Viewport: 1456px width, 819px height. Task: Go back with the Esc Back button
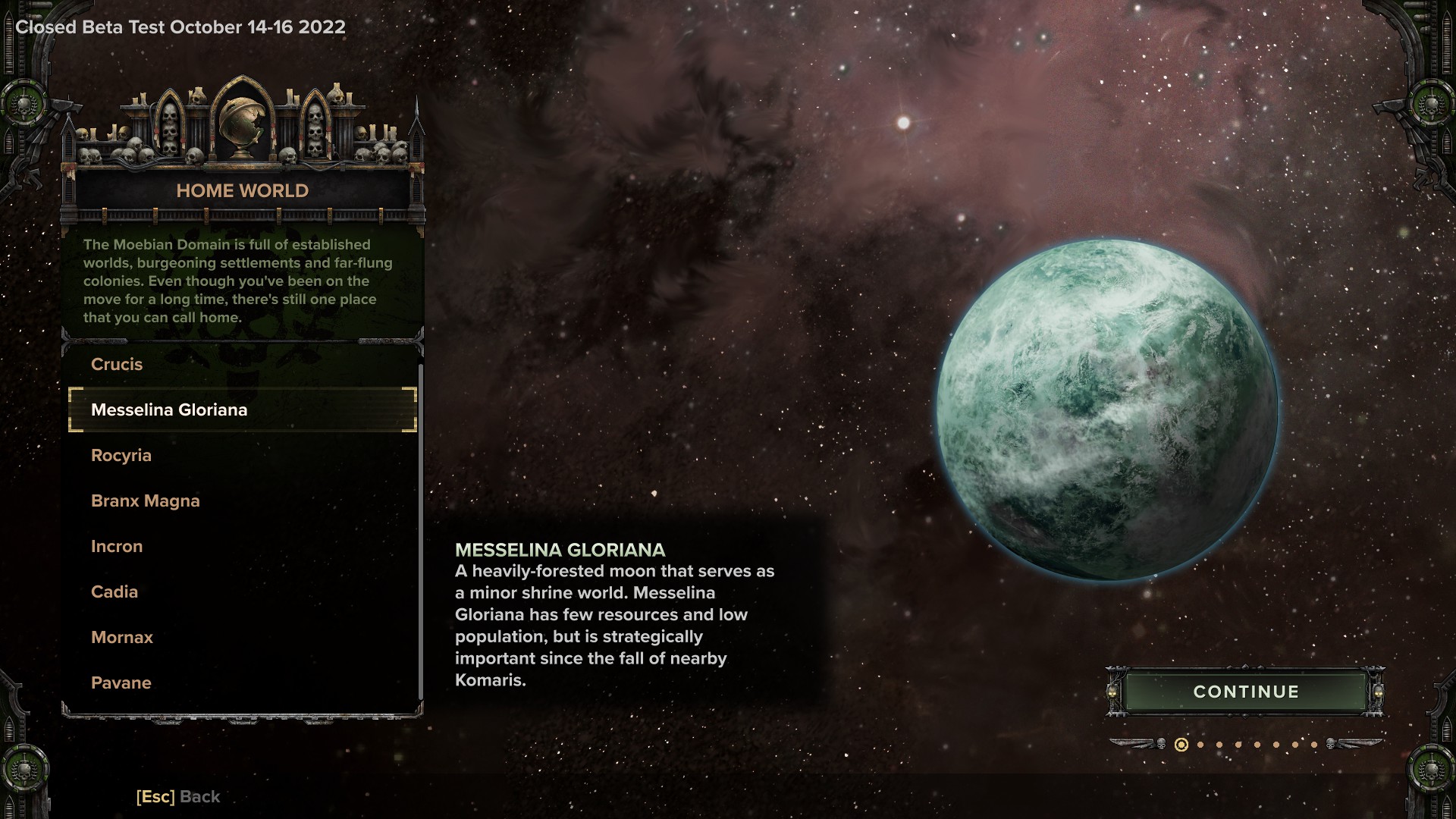click(x=178, y=797)
